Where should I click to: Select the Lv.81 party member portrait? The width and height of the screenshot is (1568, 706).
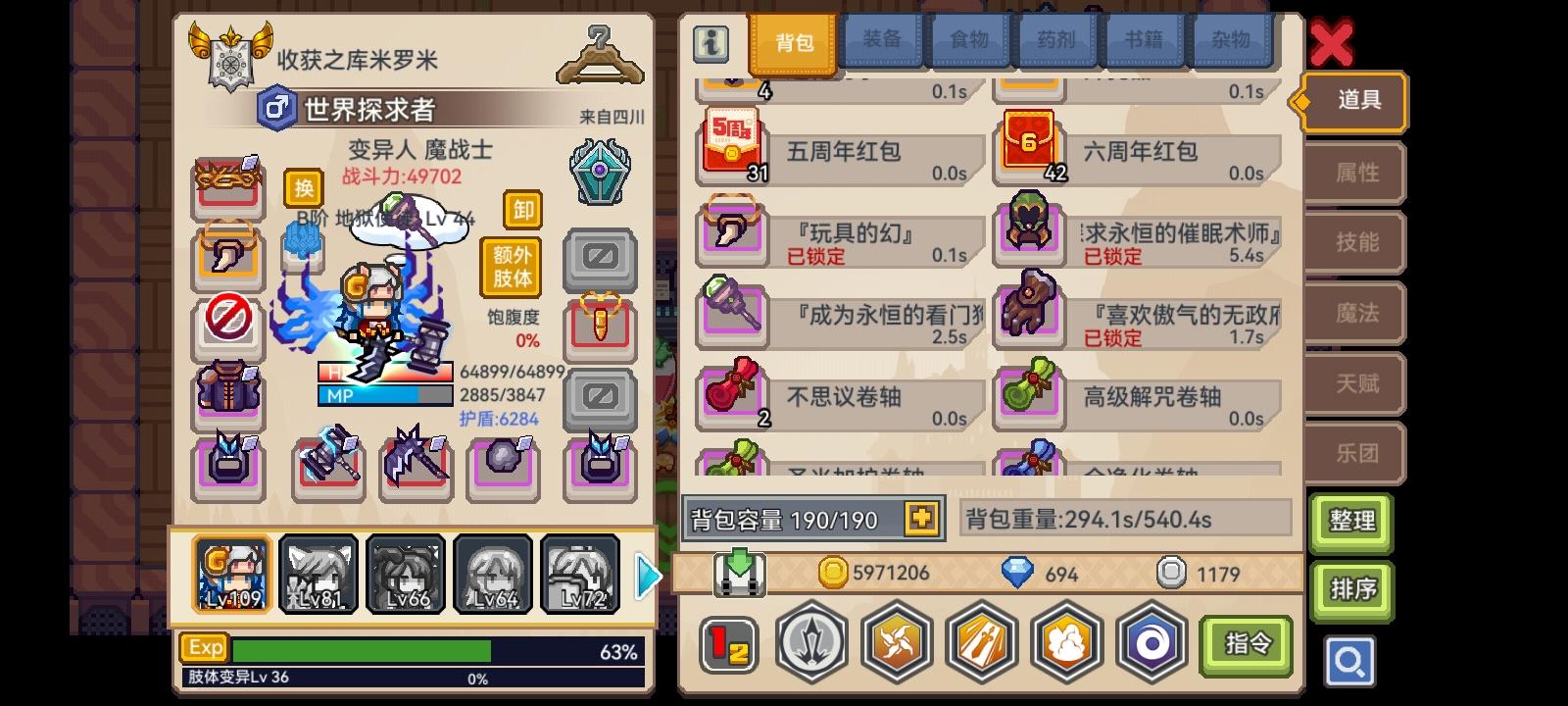pyautogui.click(x=318, y=573)
